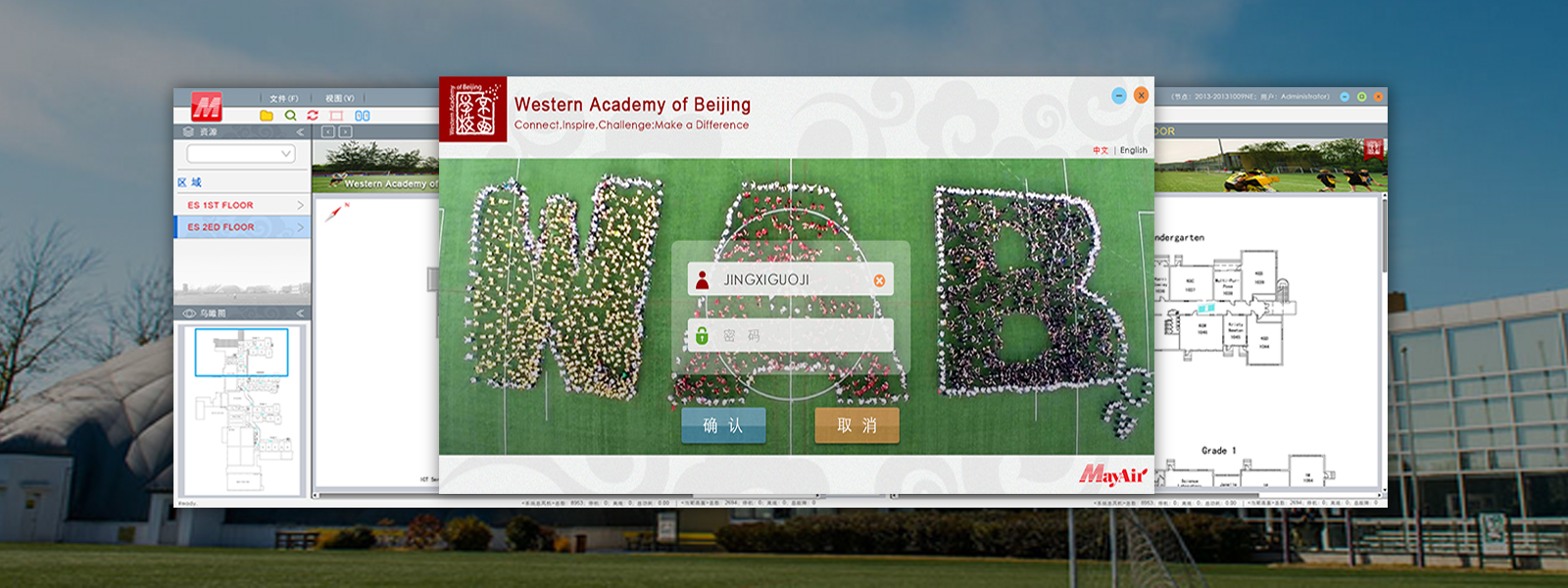Close the main window with the orange X
Image resolution: width=1568 pixels, height=588 pixels.
(1378, 97)
